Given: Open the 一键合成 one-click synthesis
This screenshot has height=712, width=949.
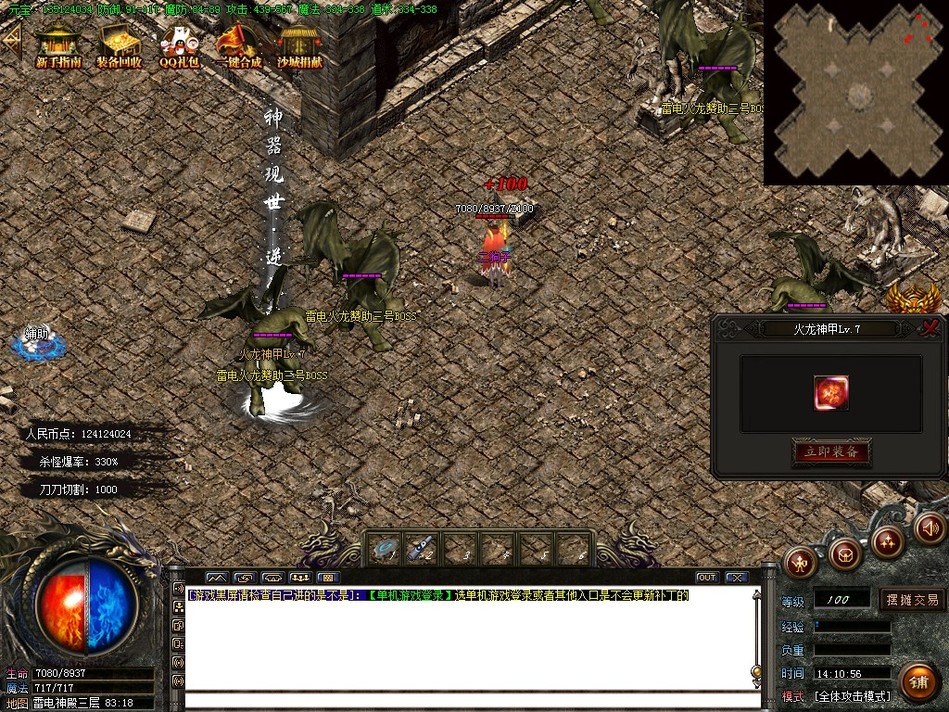Looking at the screenshot, I should [x=238, y=44].
